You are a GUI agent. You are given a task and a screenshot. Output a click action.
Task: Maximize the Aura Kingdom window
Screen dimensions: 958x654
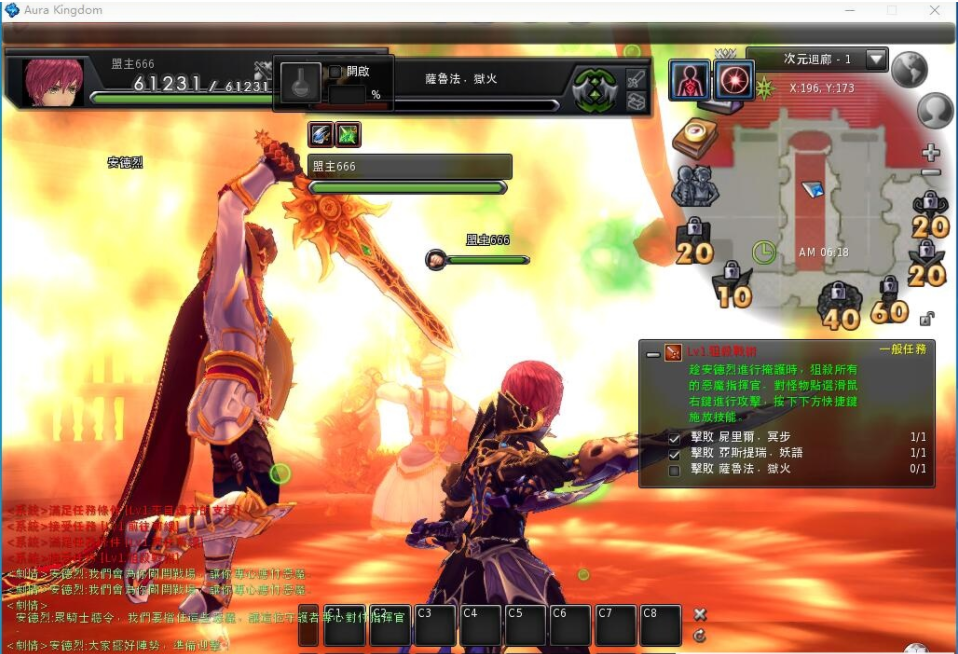tap(891, 10)
